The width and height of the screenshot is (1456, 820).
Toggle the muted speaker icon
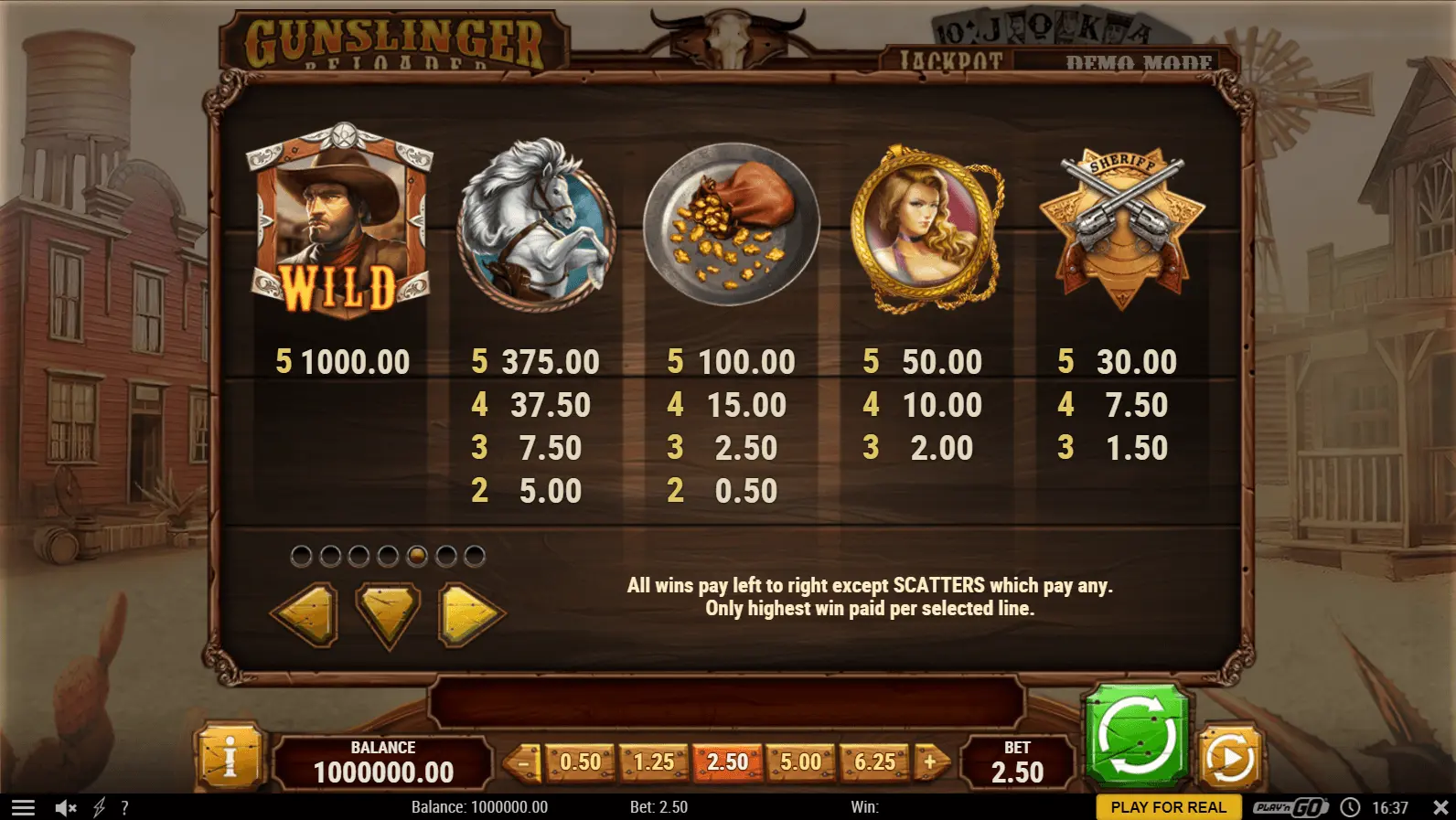(66, 807)
